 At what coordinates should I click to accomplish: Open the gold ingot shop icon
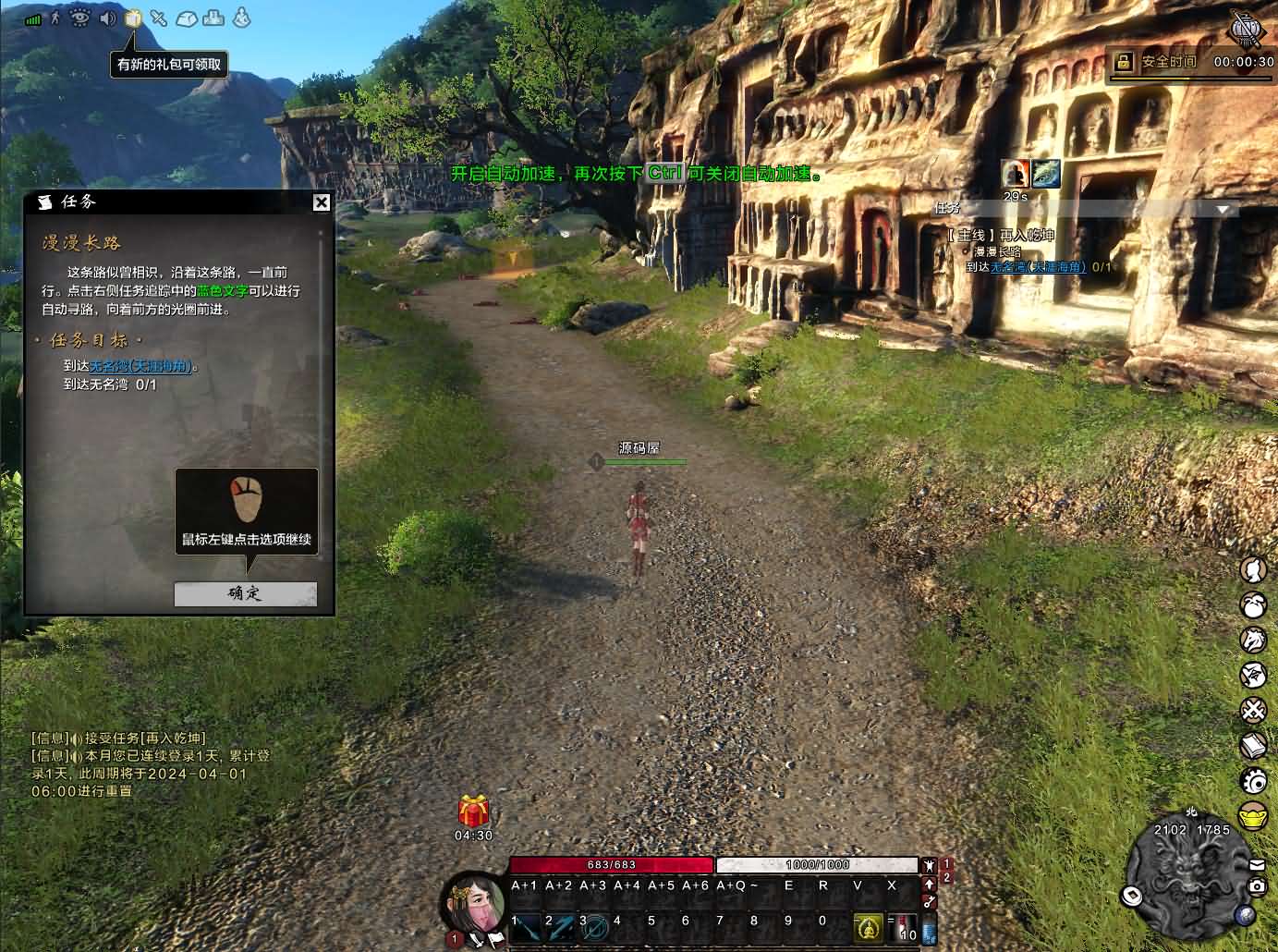click(x=1253, y=817)
